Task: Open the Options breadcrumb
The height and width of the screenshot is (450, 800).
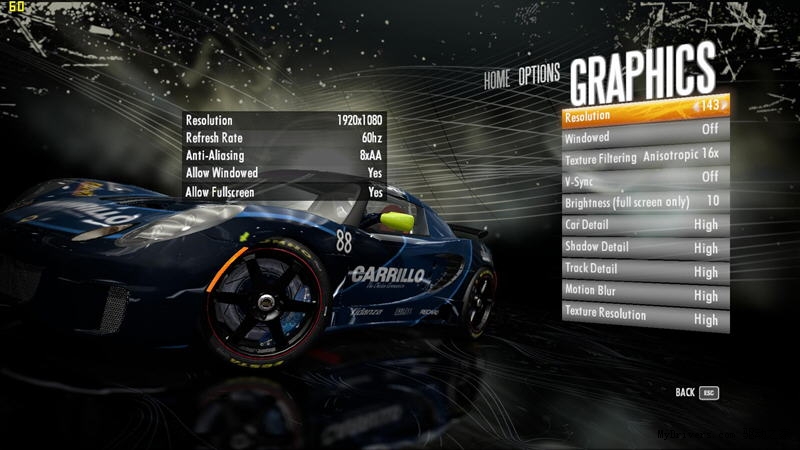Action: tap(539, 76)
